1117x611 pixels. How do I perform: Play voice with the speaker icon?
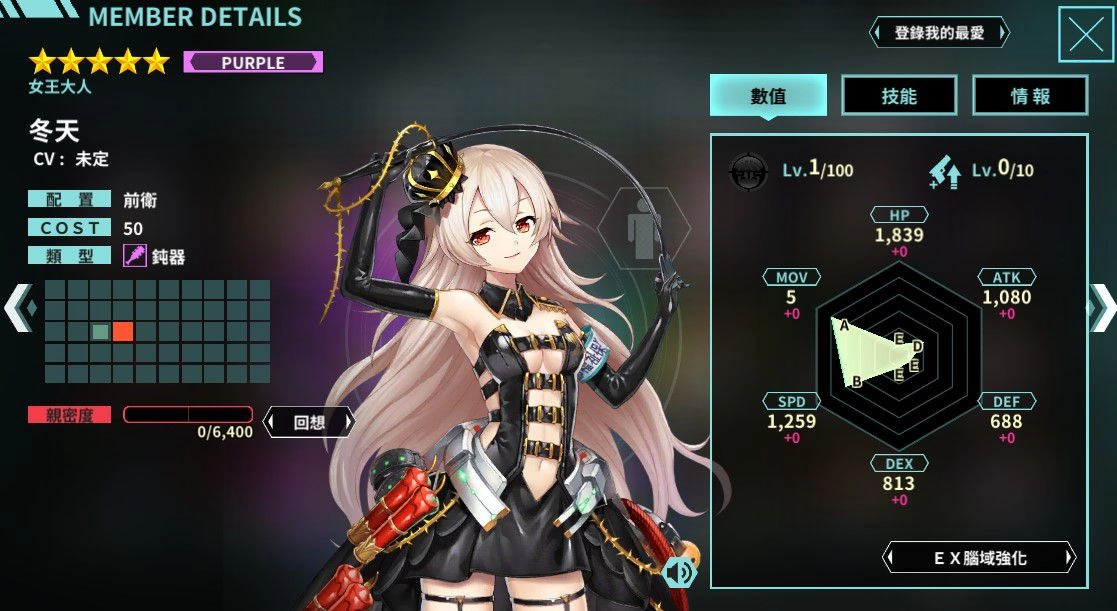679,572
